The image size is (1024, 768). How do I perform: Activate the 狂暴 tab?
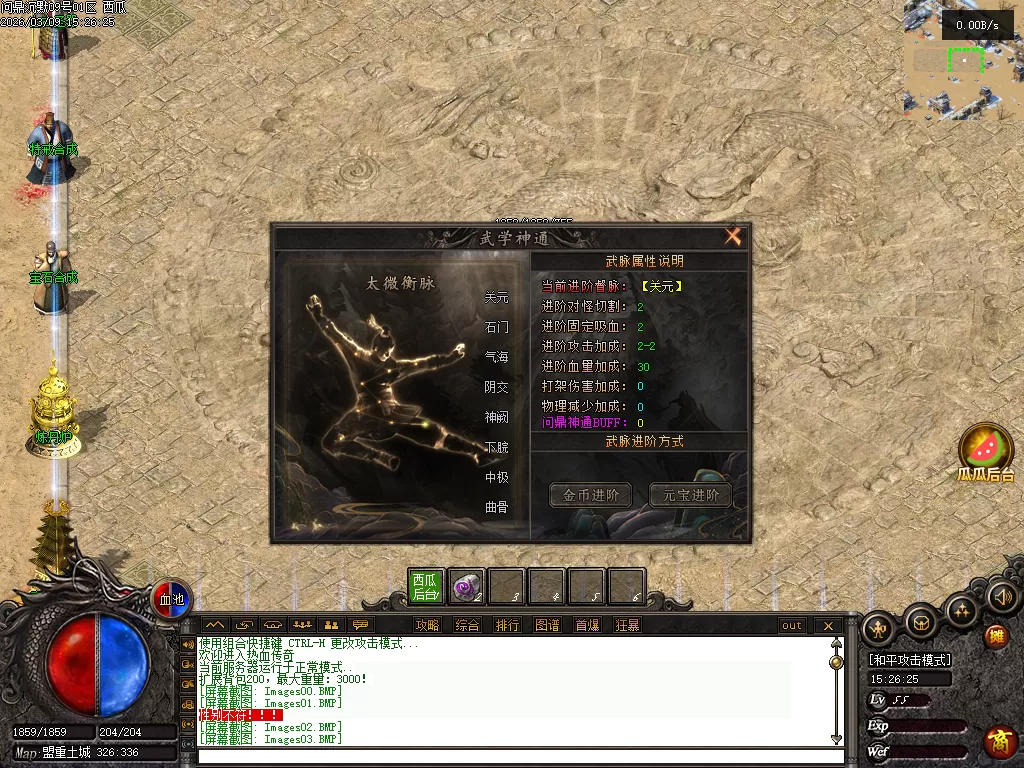(627, 626)
